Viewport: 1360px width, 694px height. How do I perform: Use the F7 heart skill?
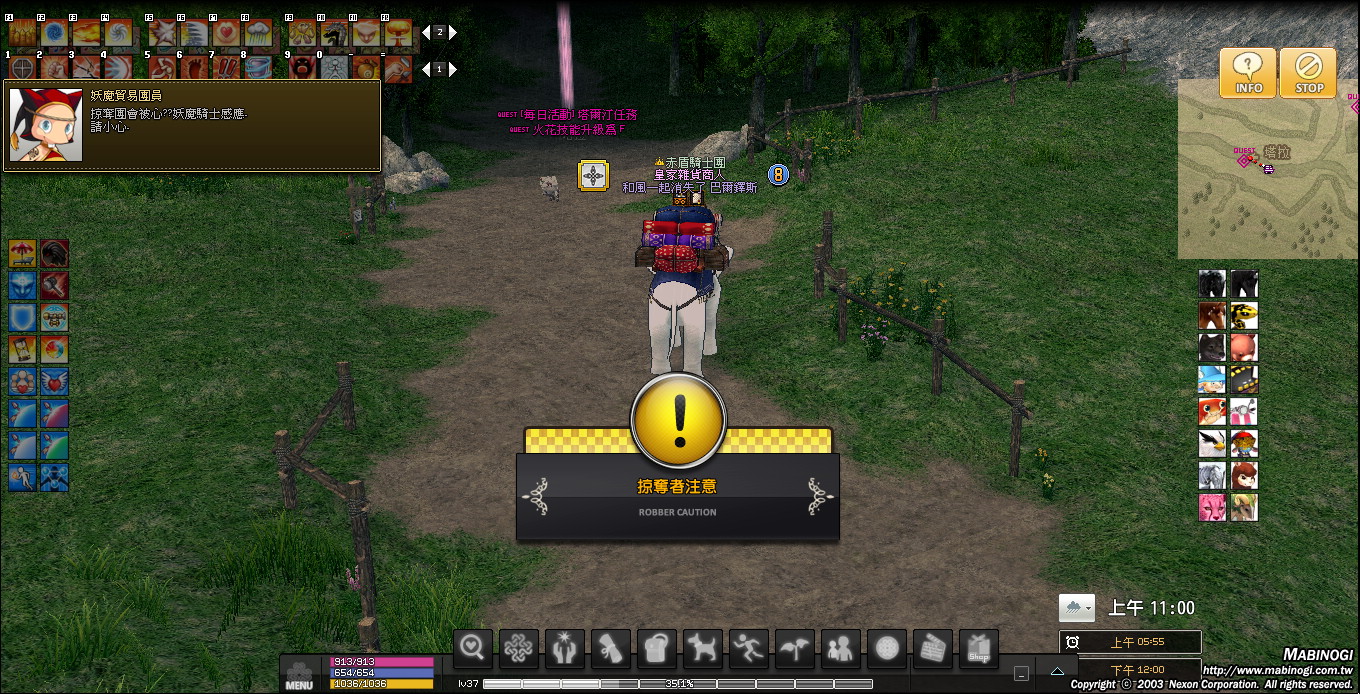click(226, 33)
